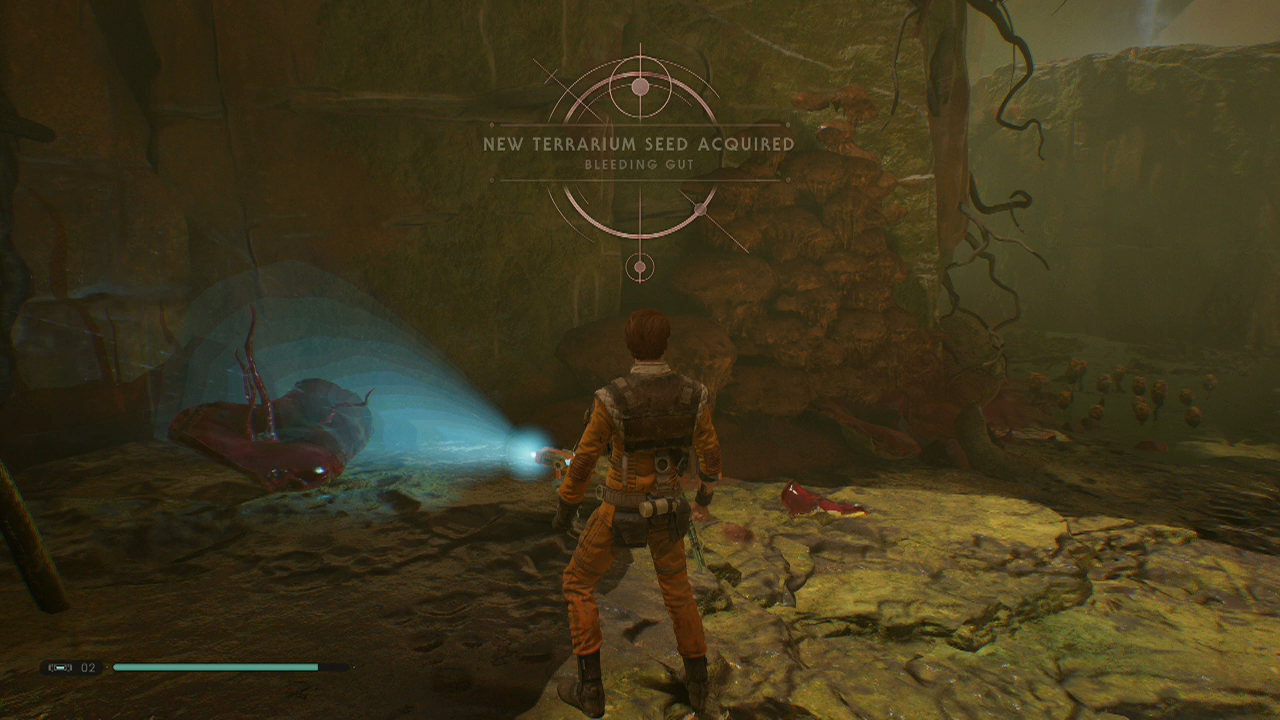Screen dimensions: 1280x720
Task: Select the lower circle beneath the emblem
Action: tap(639, 266)
